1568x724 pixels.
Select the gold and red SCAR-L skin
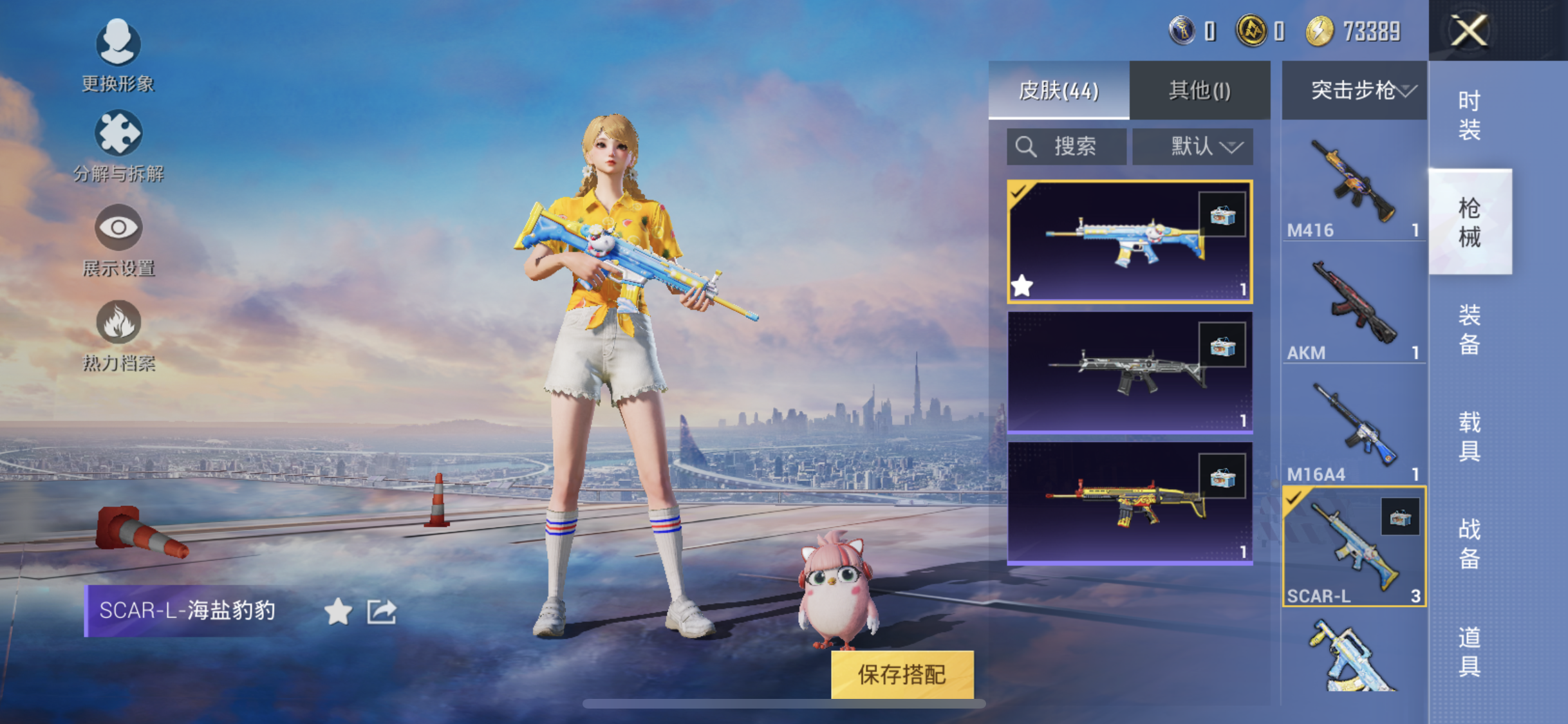pos(1129,503)
